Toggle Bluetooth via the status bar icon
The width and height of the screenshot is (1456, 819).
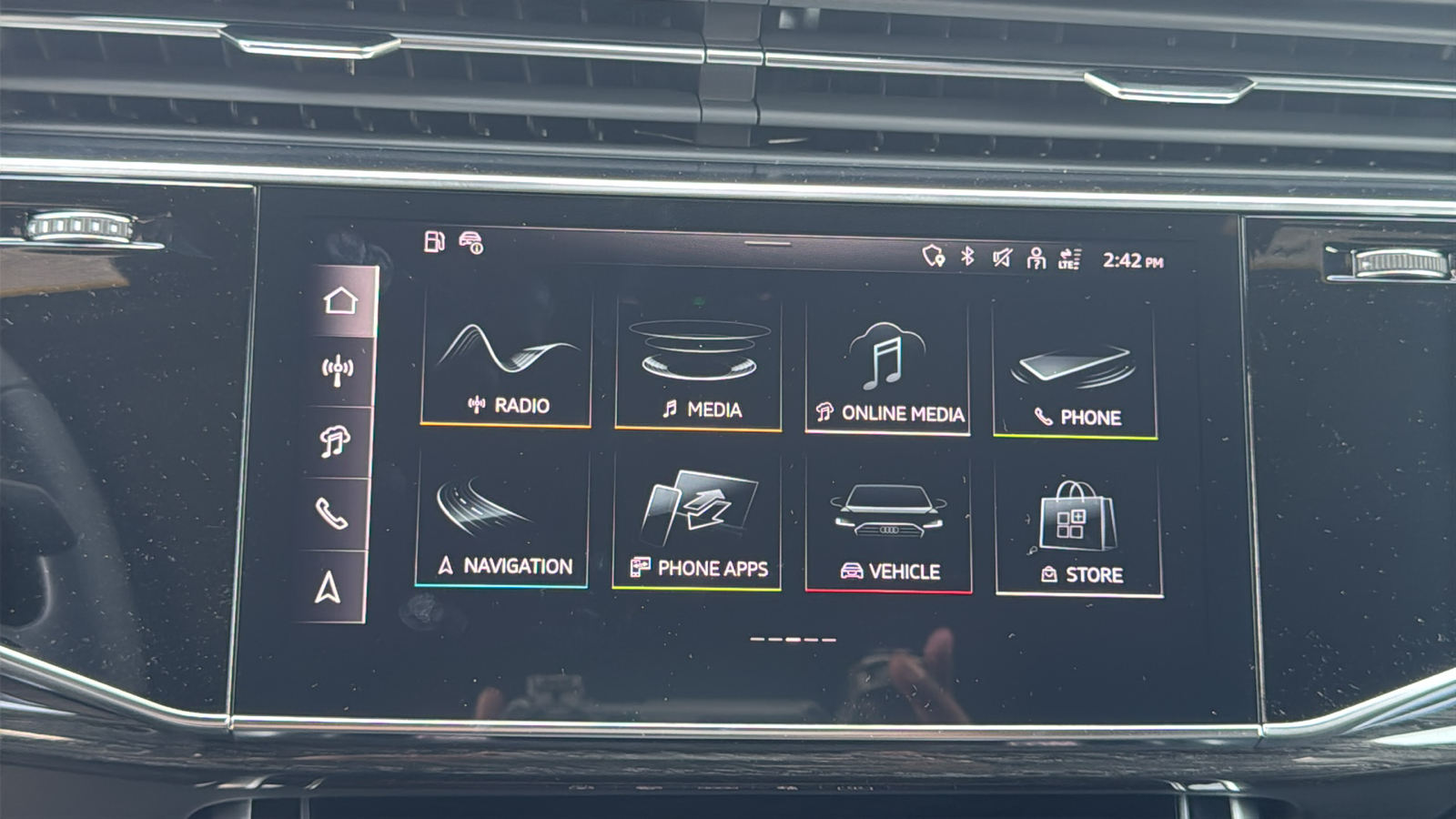[x=966, y=258]
